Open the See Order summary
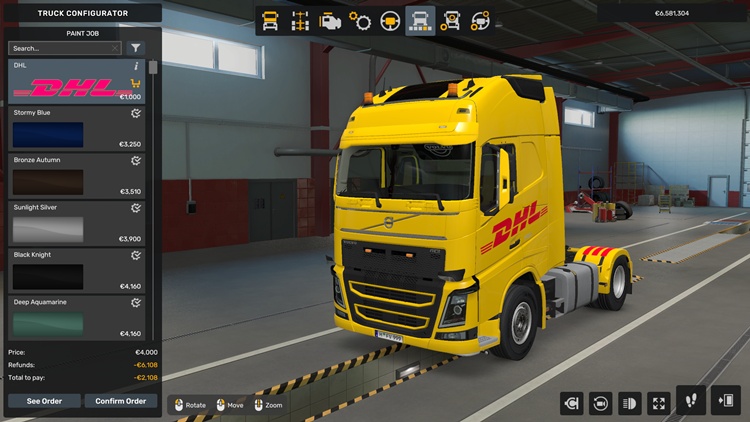Viewport: 750px width, 422px height. pyautogui.click(x=44, y=401)
